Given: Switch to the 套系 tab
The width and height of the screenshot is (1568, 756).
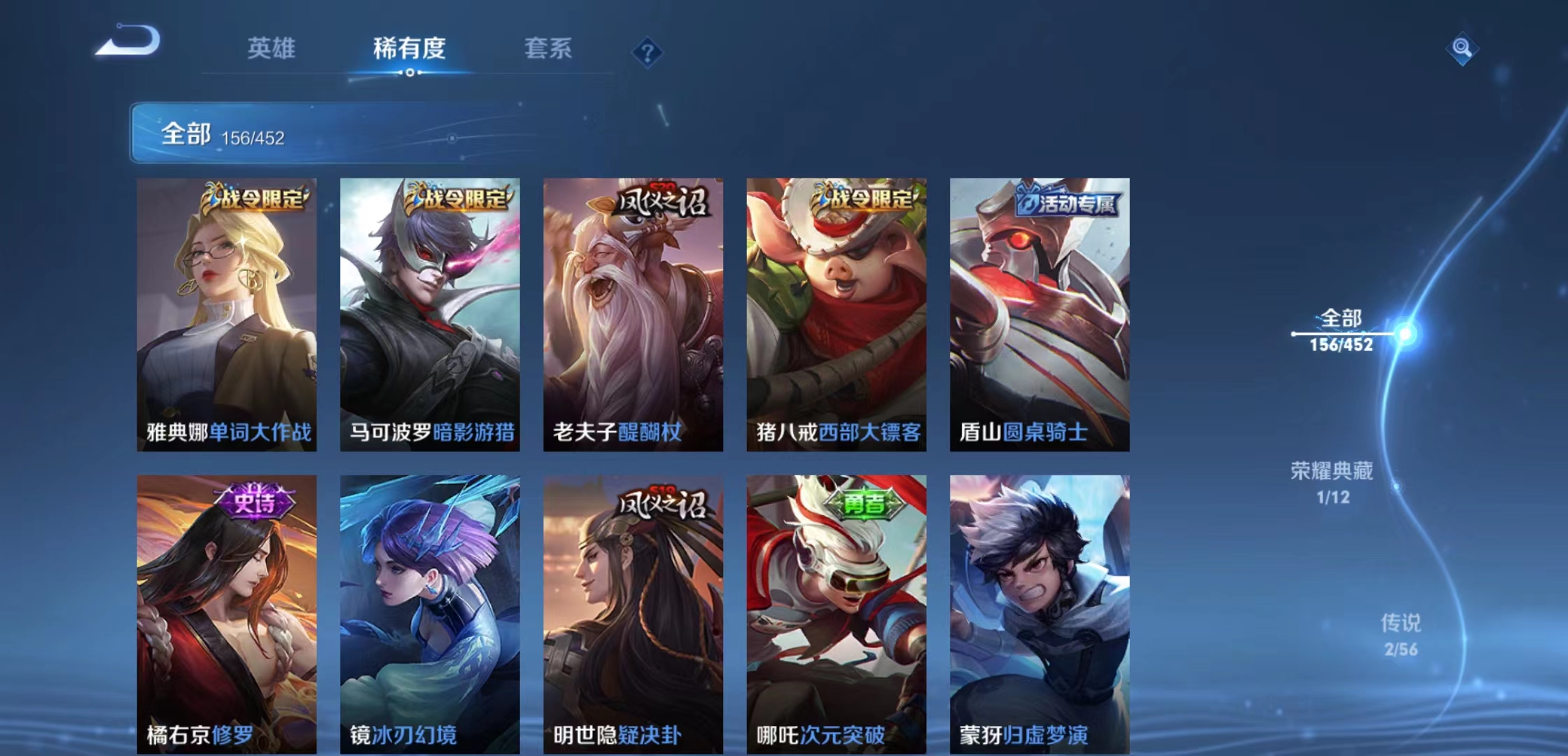Looking at the screenshot, I should click(x=549, y=49).
